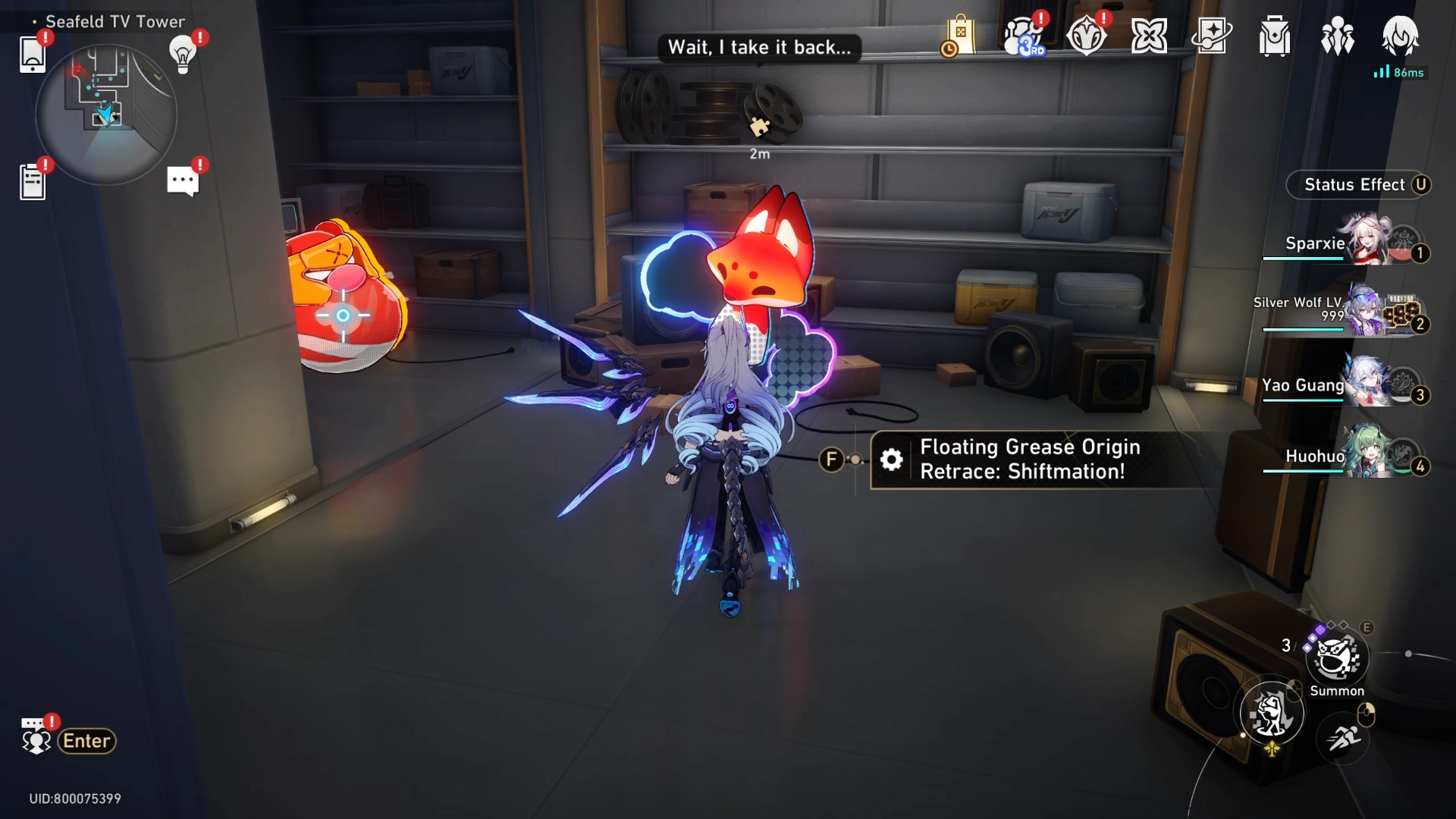Screen dimensions: 1456x819
Task: Open the backpack inventory icon
Action: 1274,36
